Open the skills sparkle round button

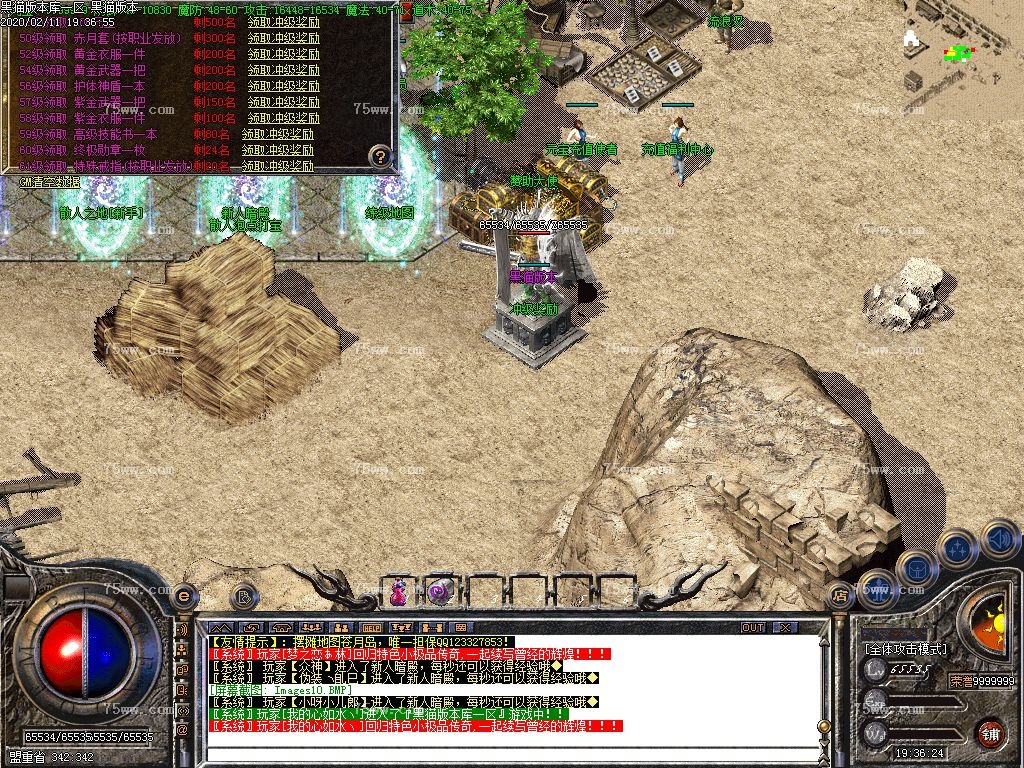(x=957, y=547)
